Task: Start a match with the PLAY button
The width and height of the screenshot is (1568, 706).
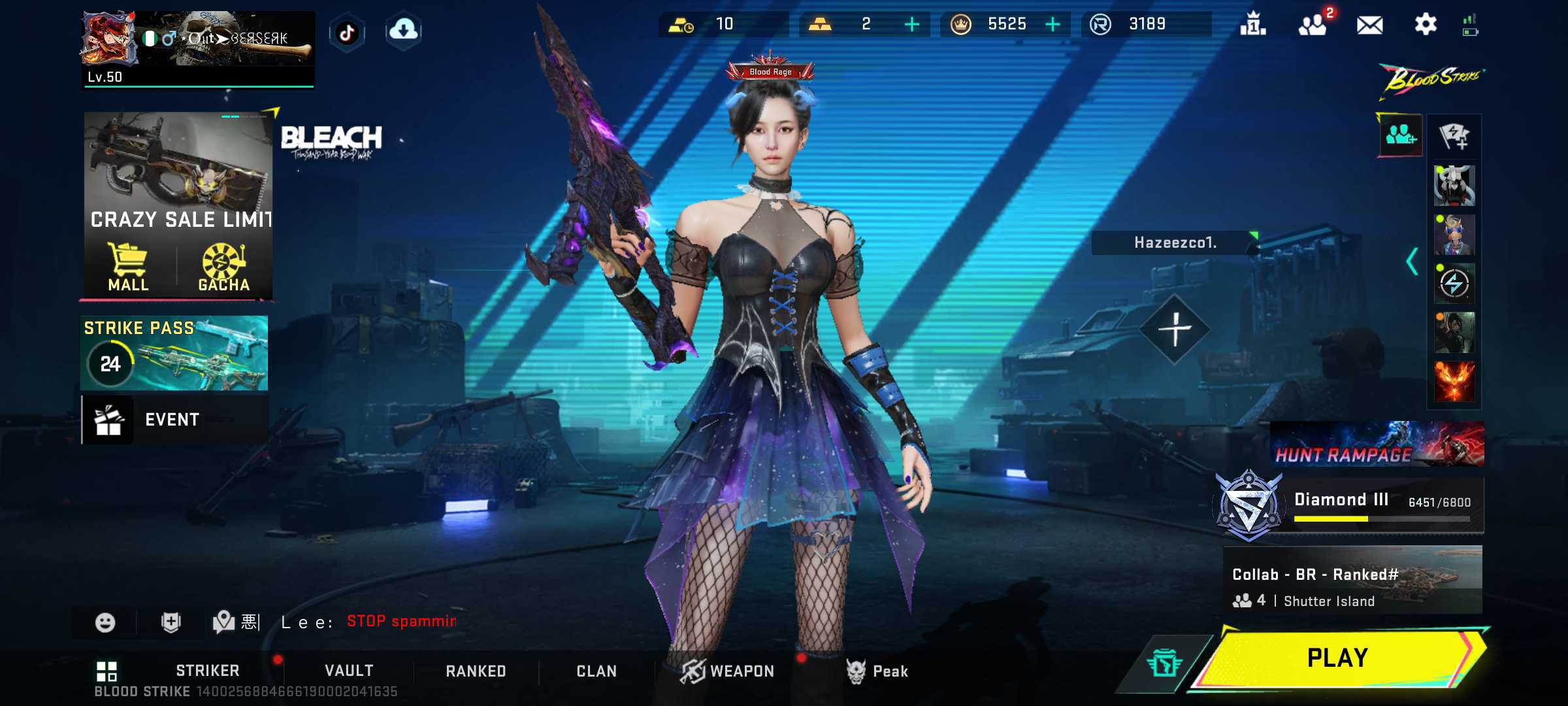Action: (1337, 658)
